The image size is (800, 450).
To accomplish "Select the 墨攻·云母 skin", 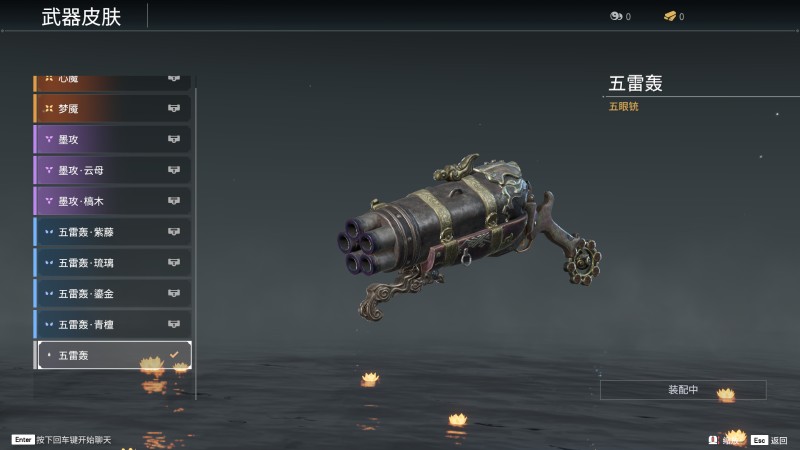I will [x=112, y=170].
